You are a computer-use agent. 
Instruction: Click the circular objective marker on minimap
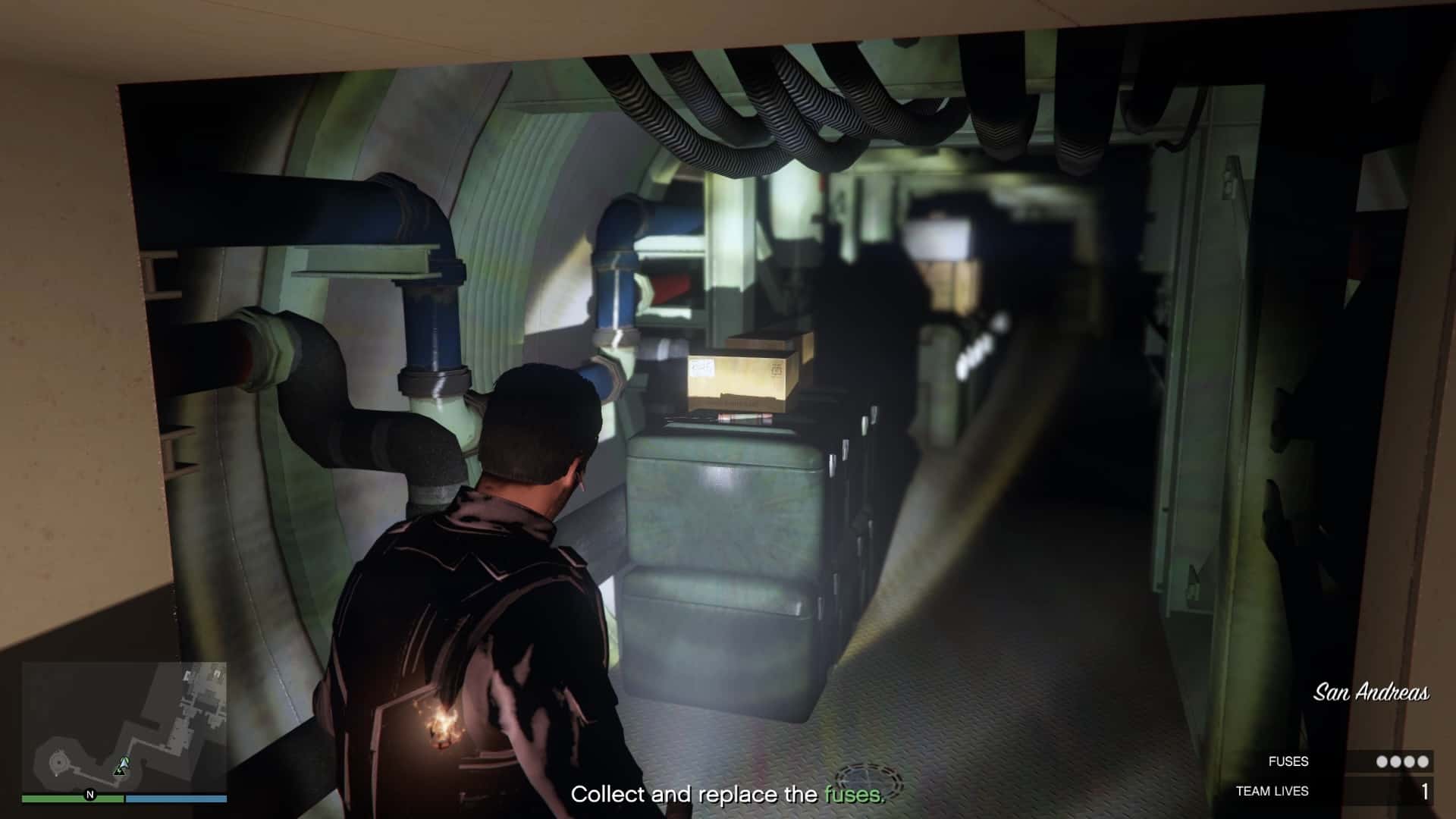[59, 761]
